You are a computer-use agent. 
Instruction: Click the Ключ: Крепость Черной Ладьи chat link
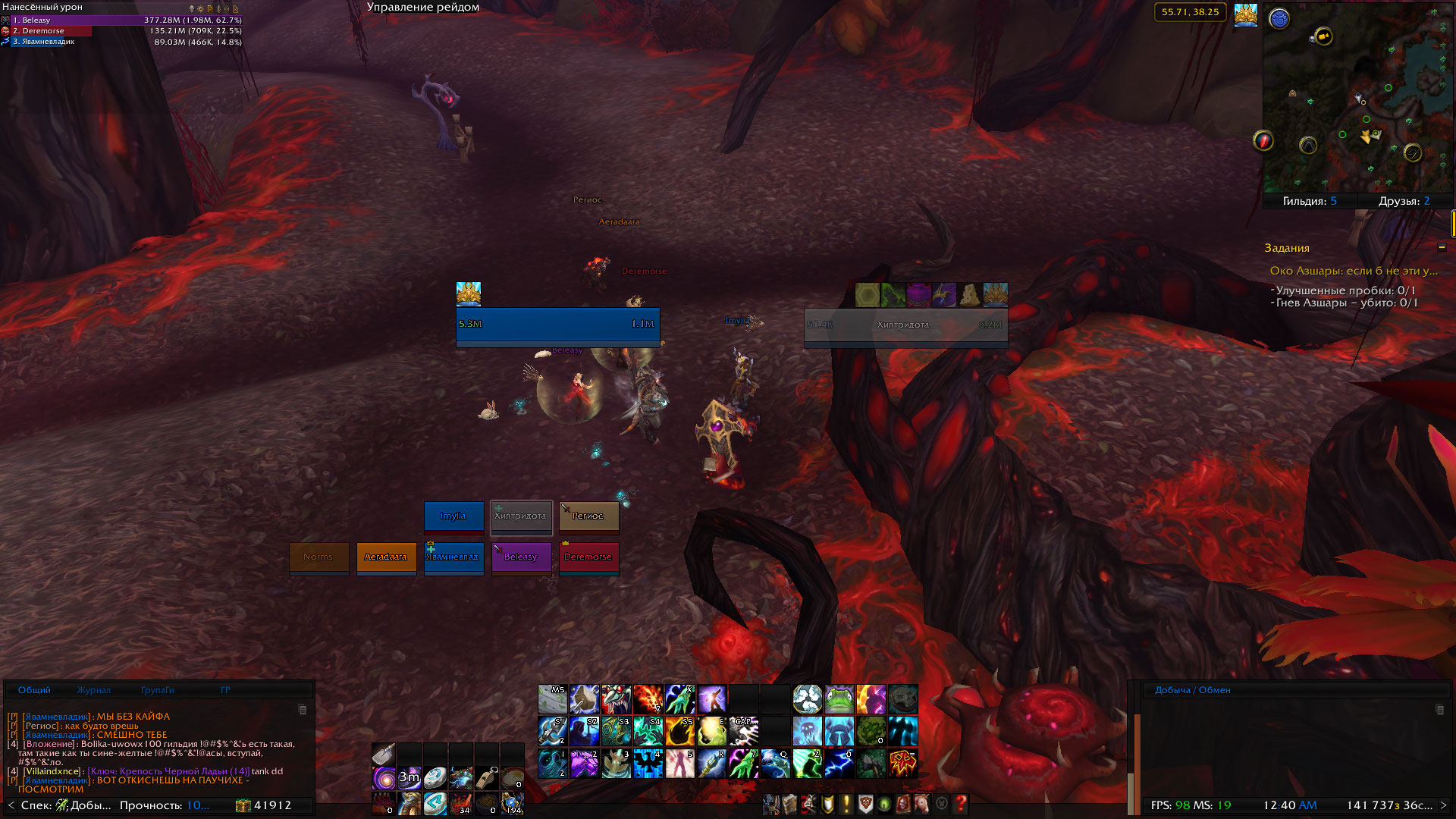tap(168, 771)
